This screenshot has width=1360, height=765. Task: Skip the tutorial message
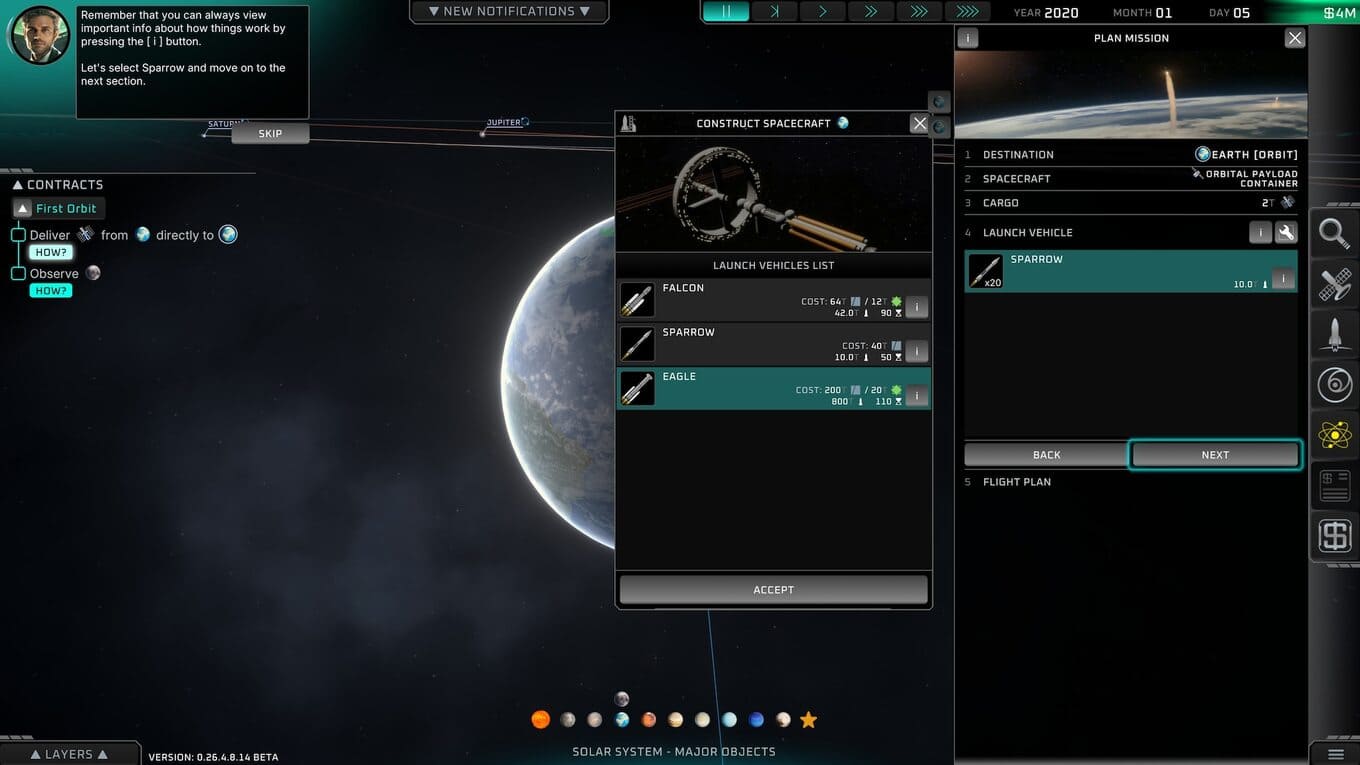pos(270,134)
